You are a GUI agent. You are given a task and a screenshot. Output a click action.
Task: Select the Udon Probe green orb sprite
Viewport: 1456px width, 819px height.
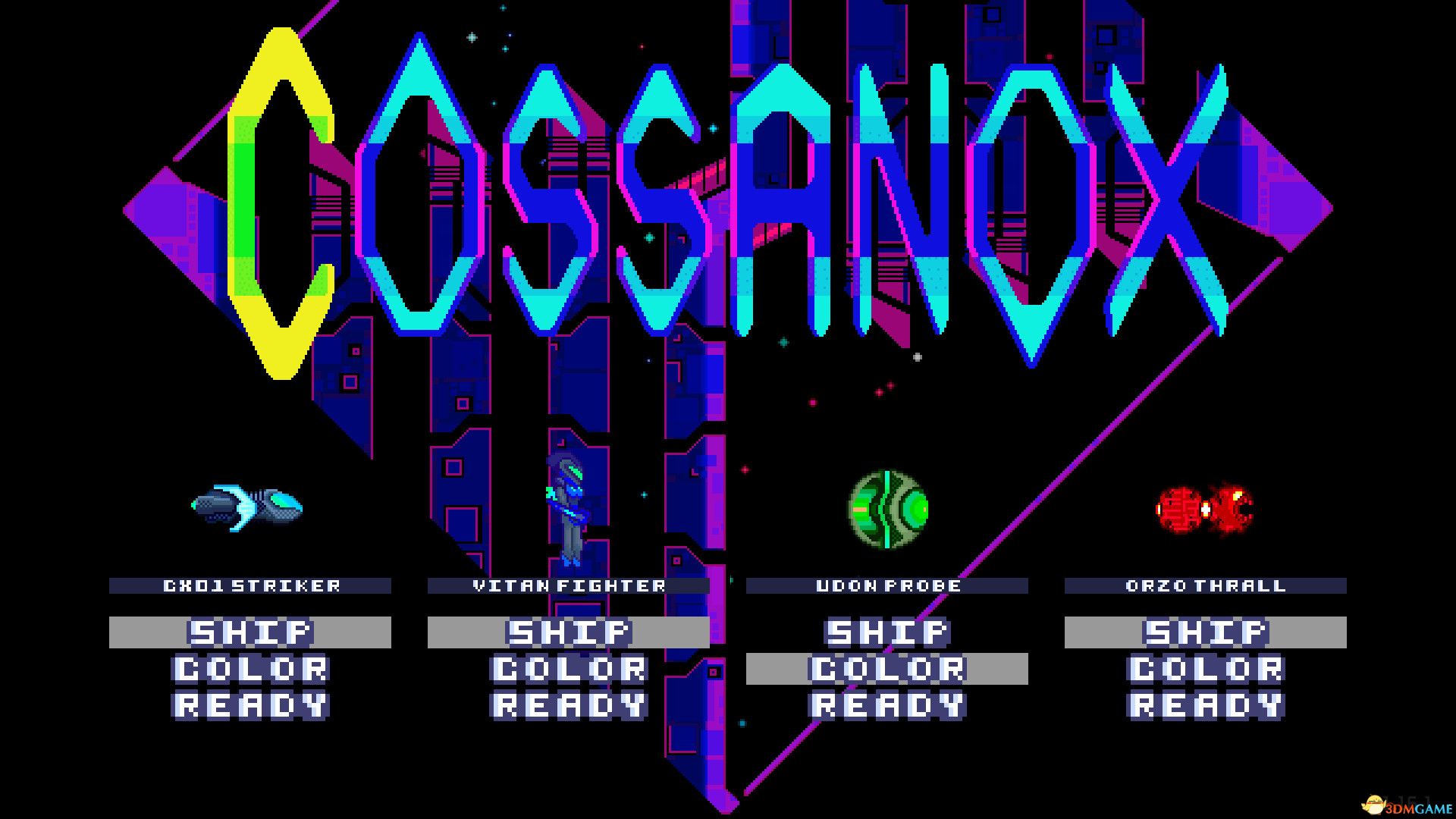887,510
